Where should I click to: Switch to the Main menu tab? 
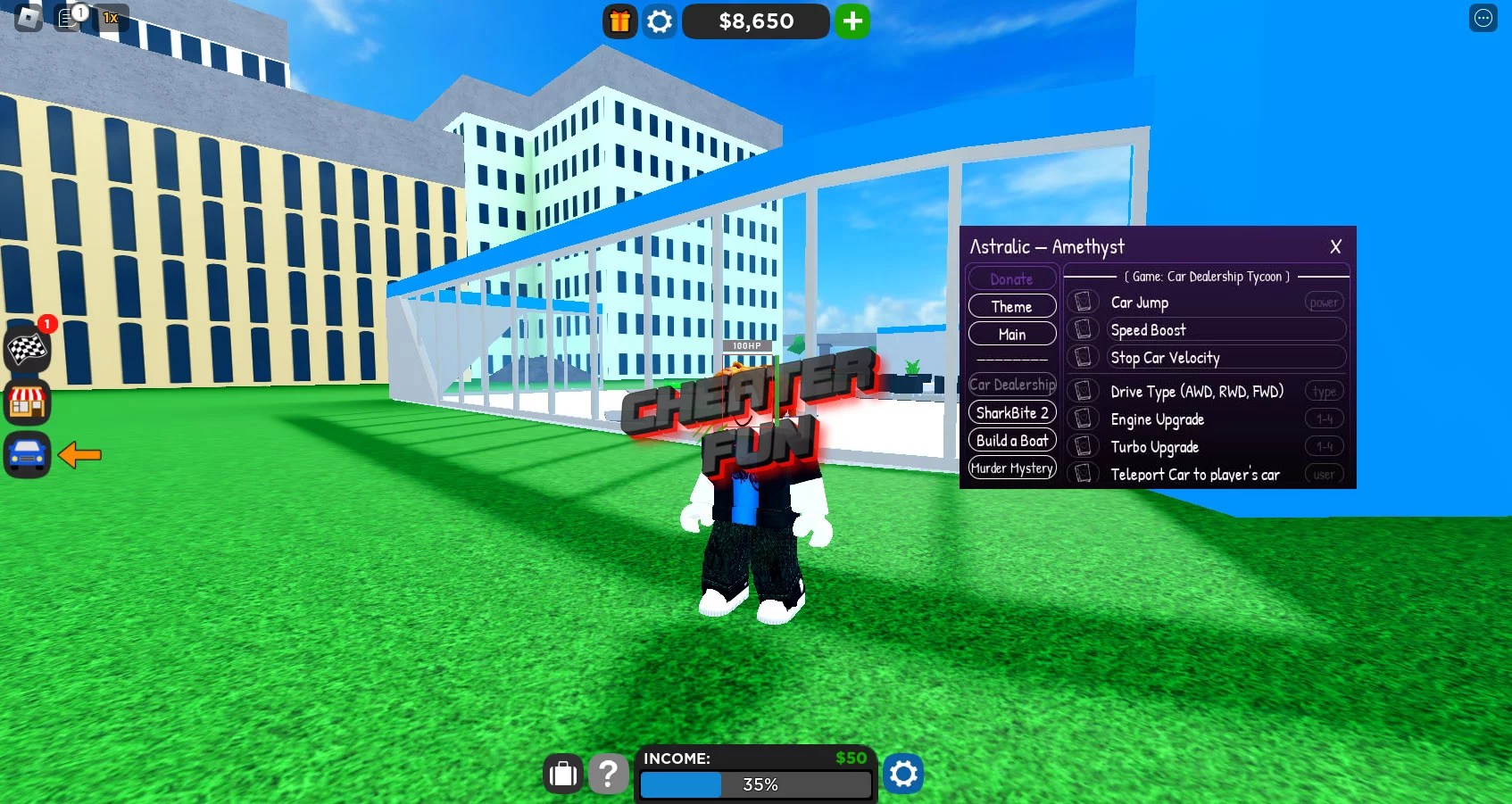1011,334
